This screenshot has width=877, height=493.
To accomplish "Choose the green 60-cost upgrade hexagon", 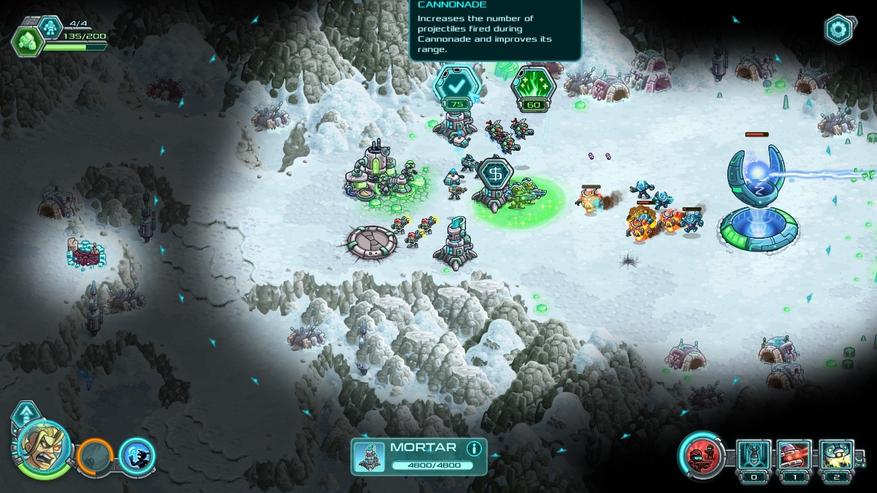I will [531, 87].
